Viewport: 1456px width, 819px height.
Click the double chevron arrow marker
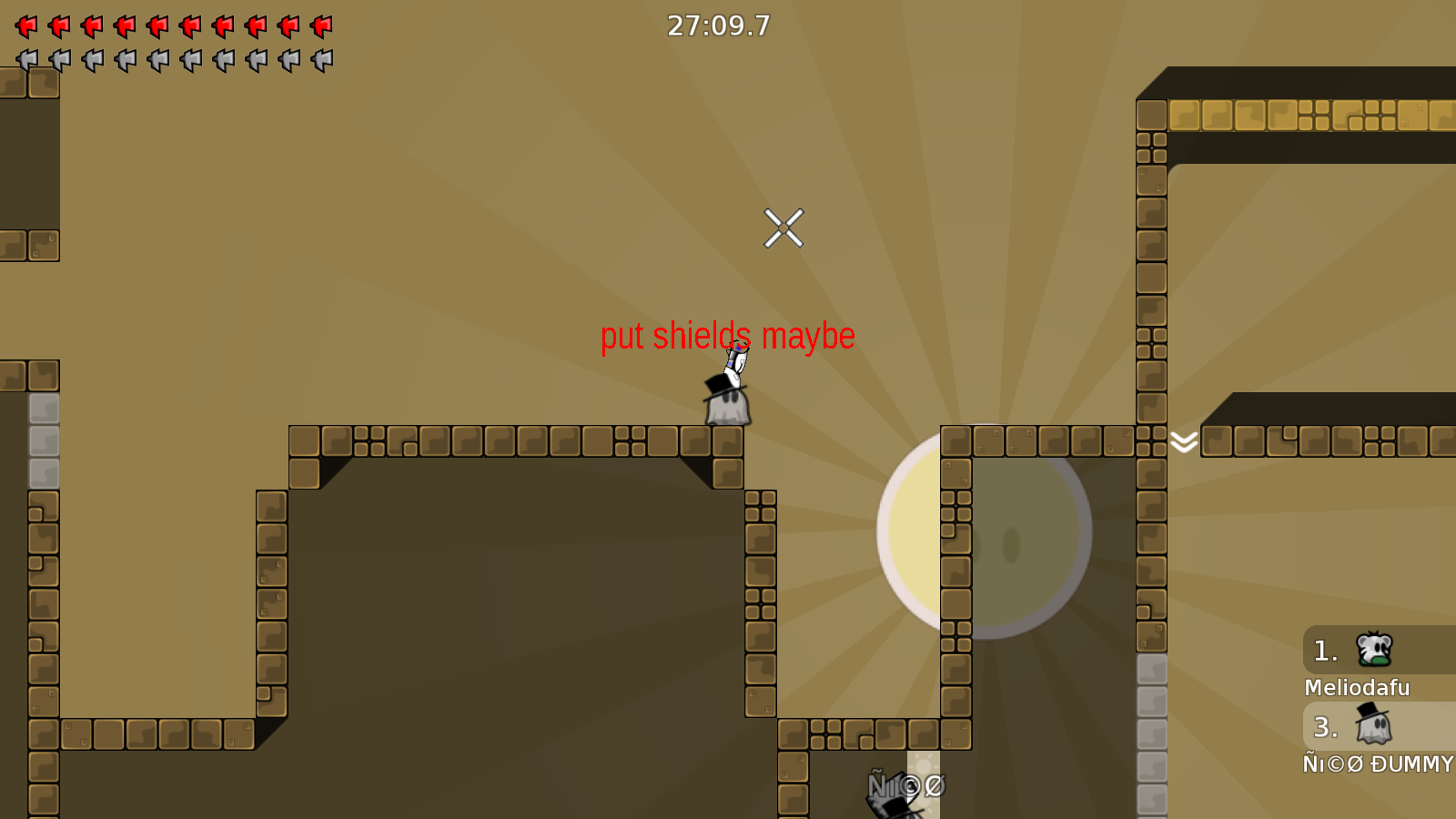click(1185, 440)
